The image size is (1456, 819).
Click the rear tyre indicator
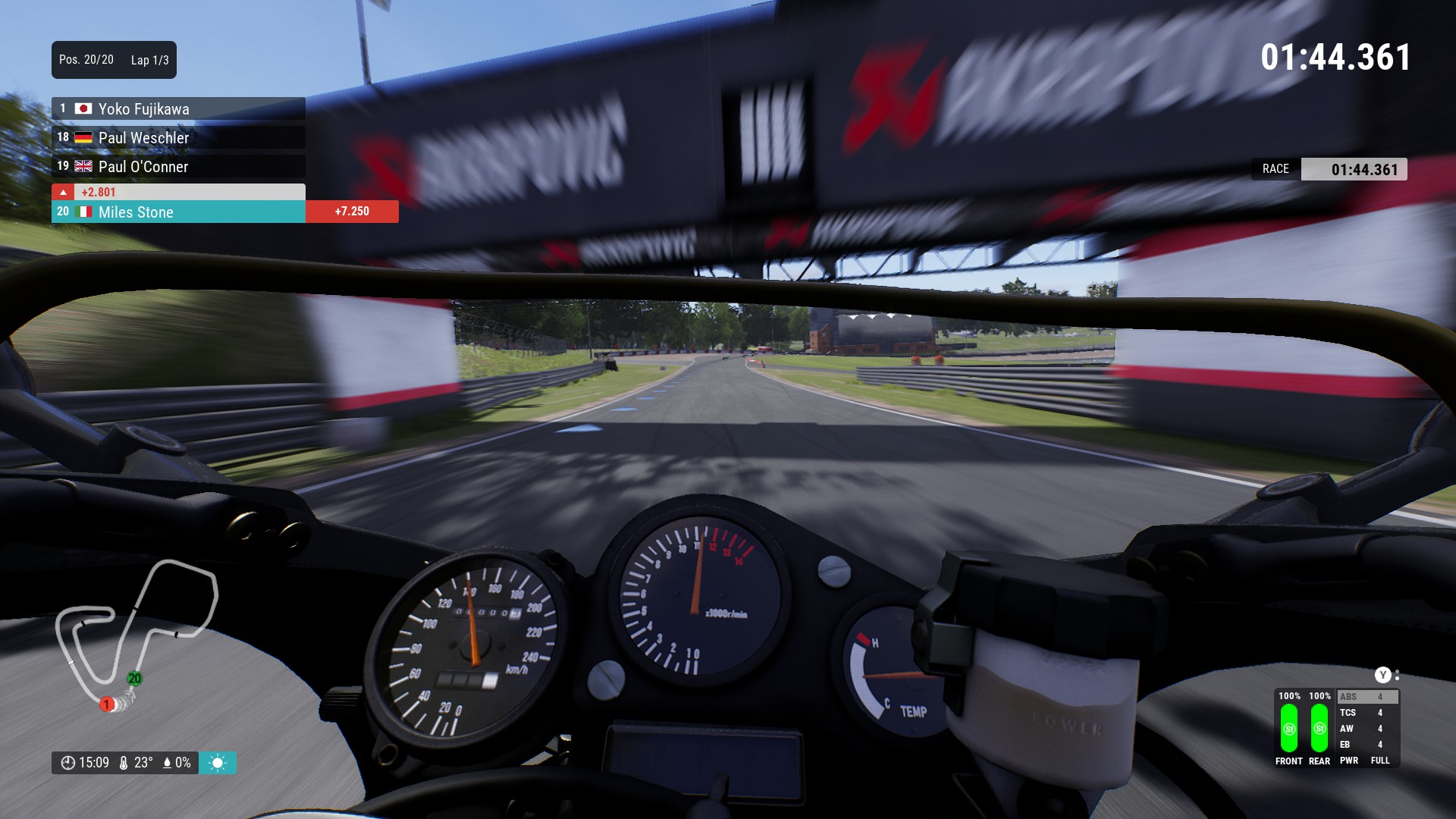click(x=1319, y=728)
